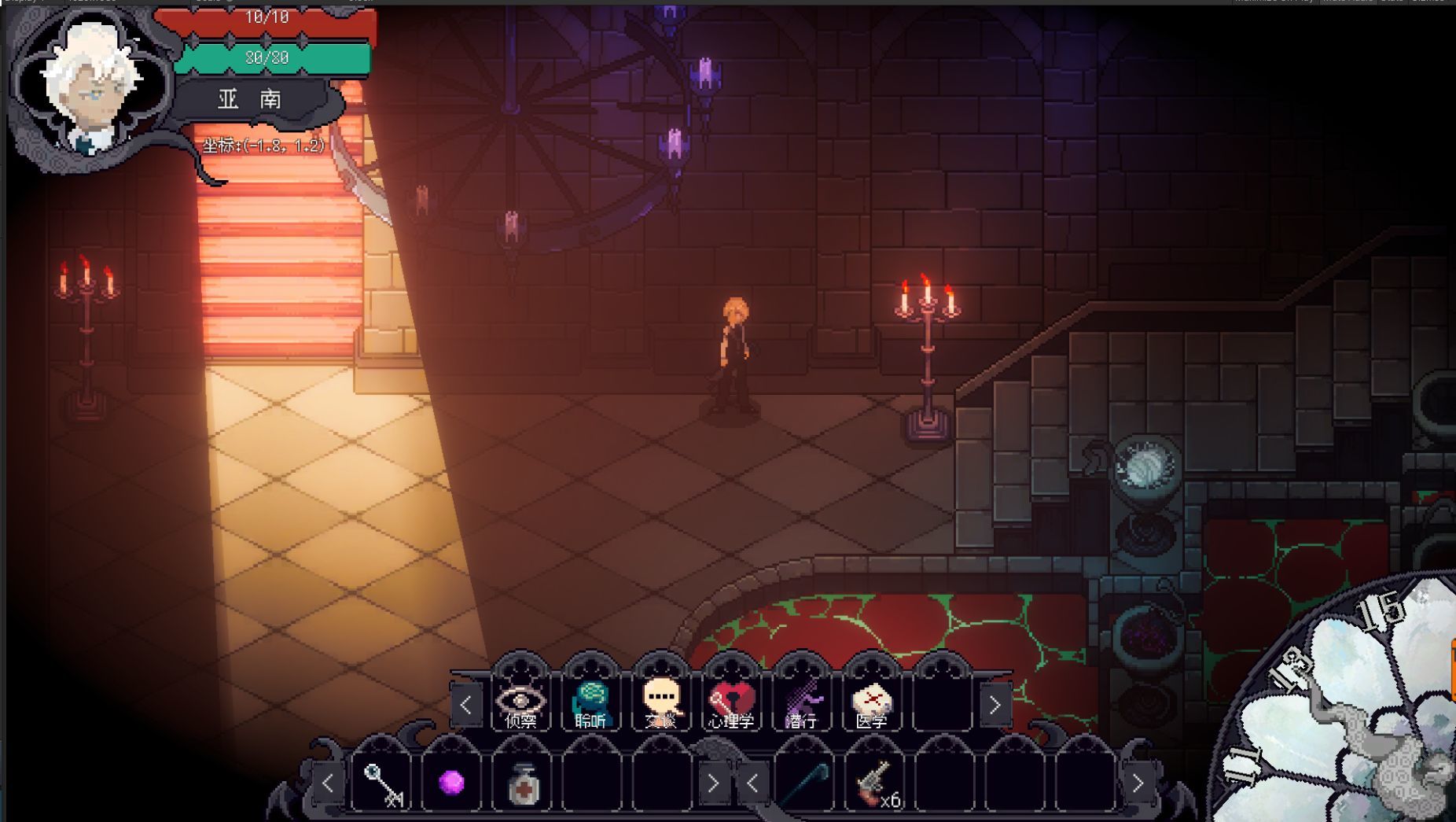Image resolution: width=1456 pixels, height=822 pixels.
Task: Select the revolver weapon slot
Action: coord(874,783)
